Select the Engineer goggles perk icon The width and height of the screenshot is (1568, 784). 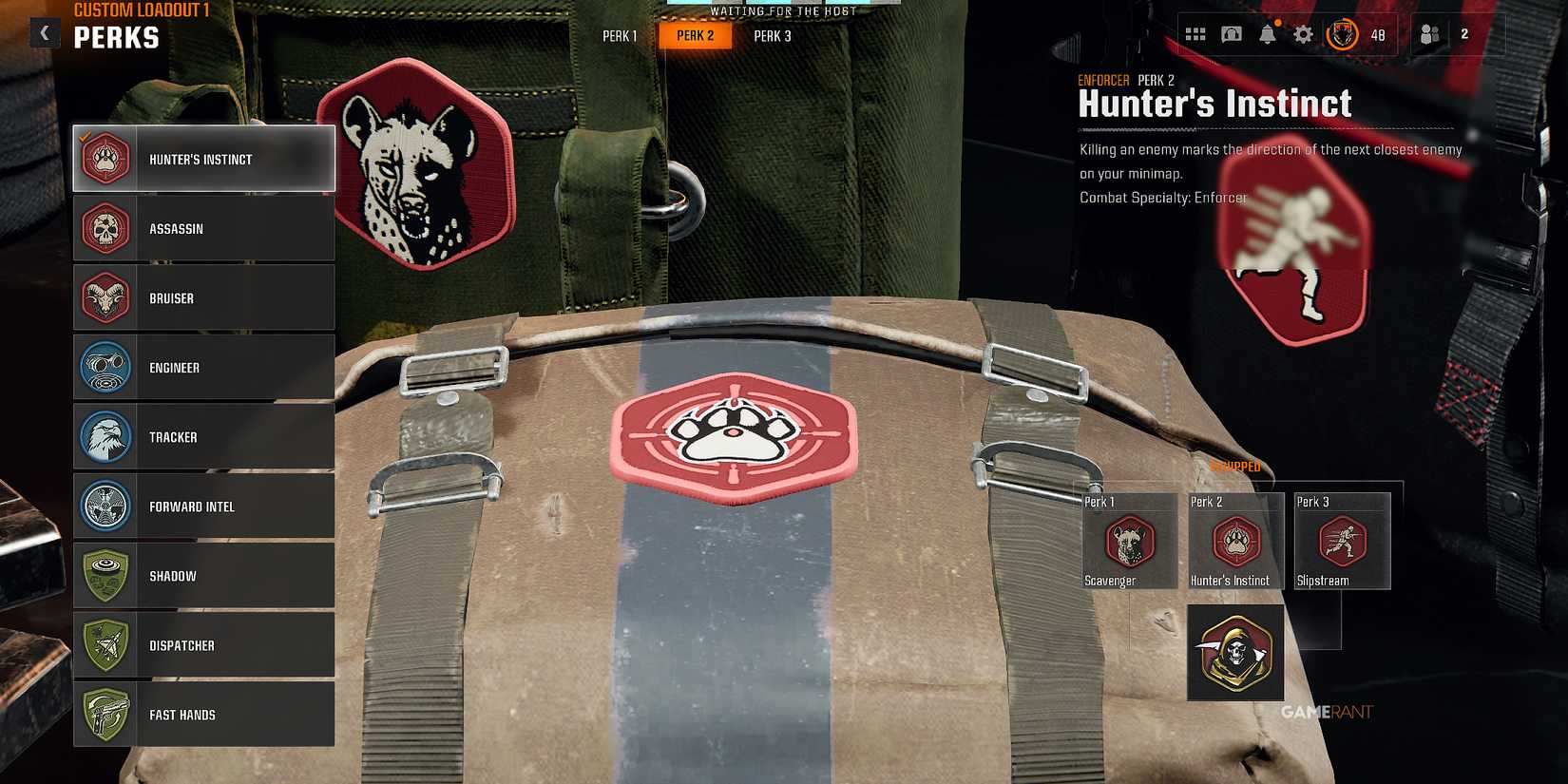coord(105,367)
